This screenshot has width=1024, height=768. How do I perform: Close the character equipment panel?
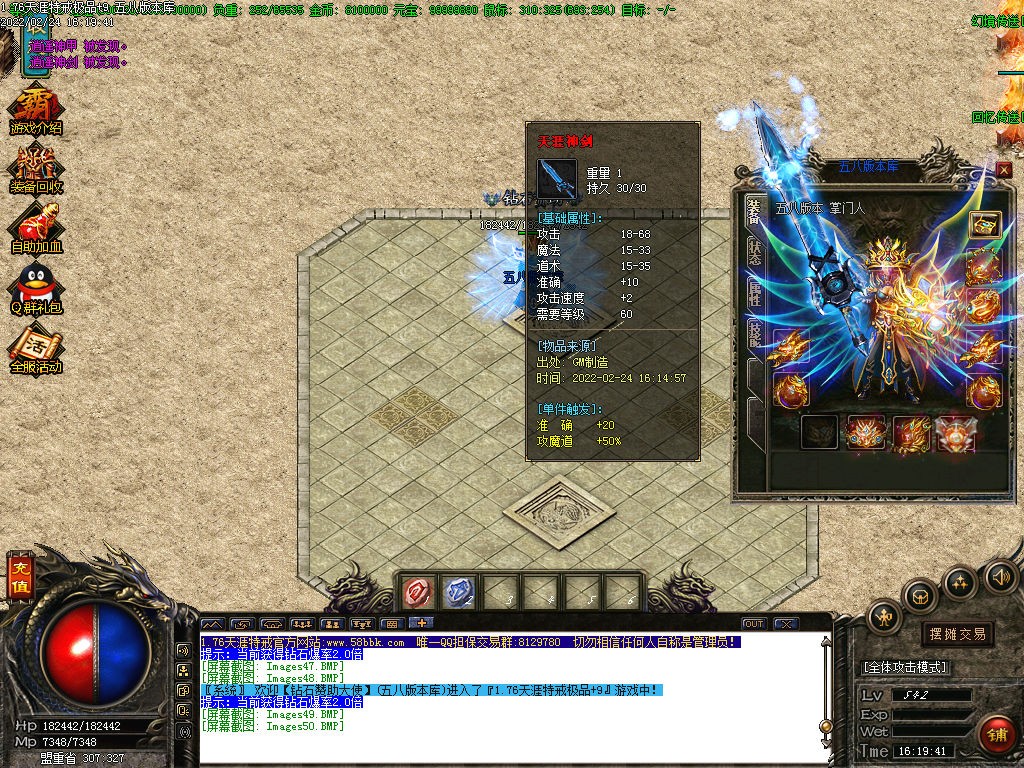(1003, 170)
